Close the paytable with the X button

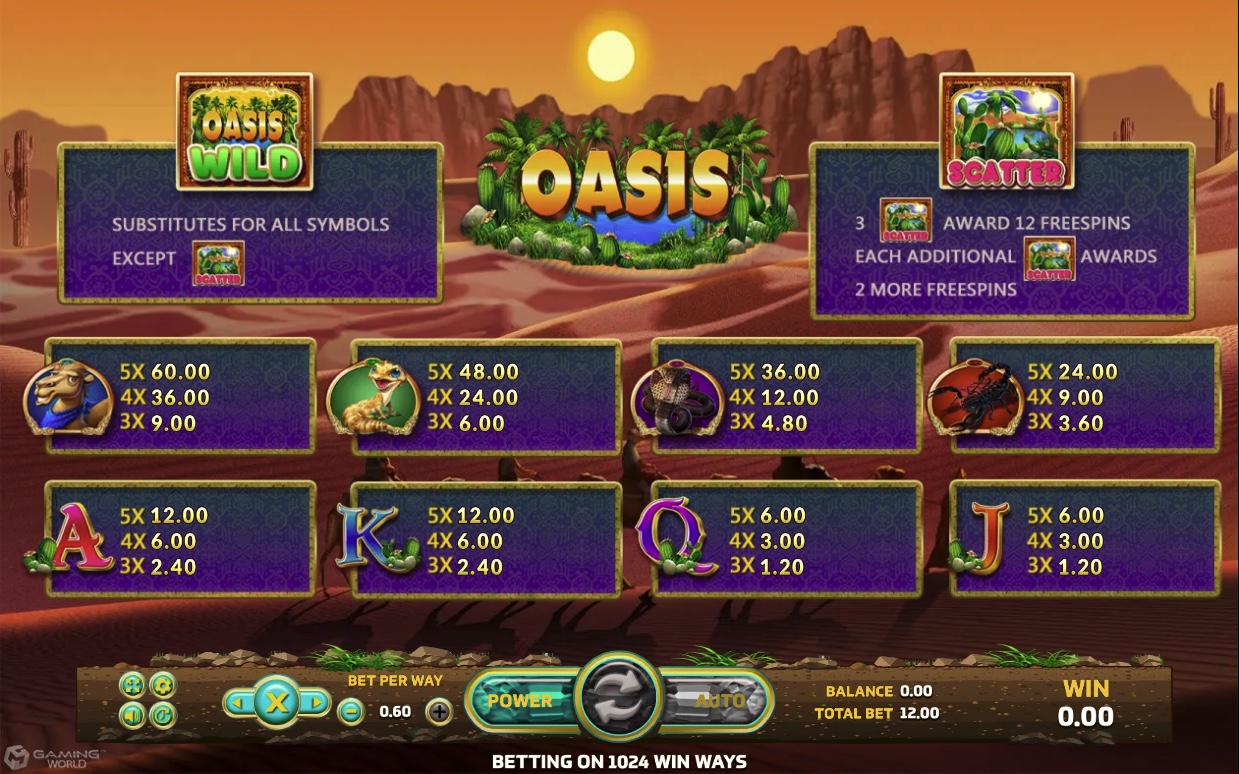(276, 703)
